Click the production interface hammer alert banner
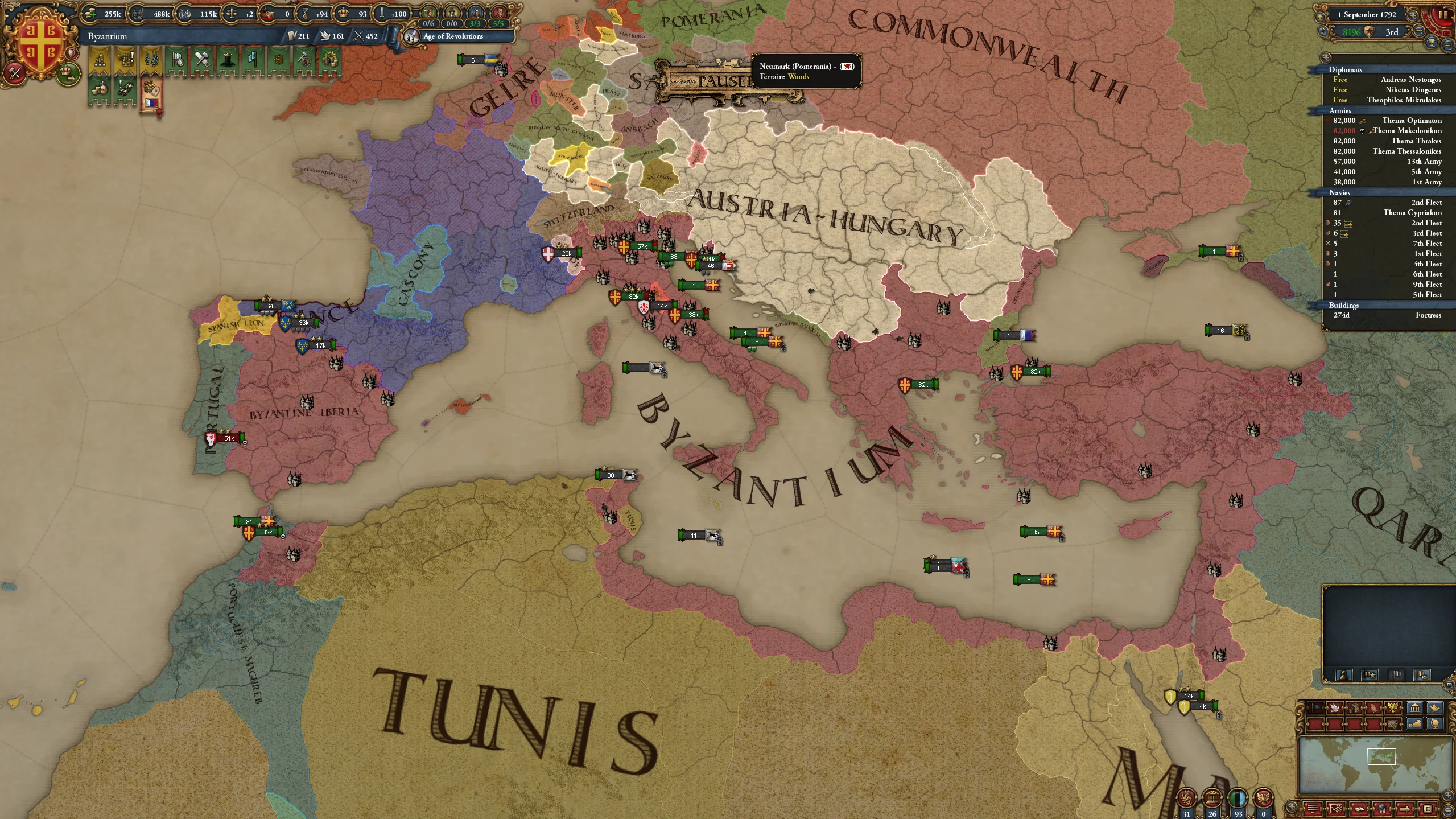The image size is (1456, 819). [x=202, y=60]
